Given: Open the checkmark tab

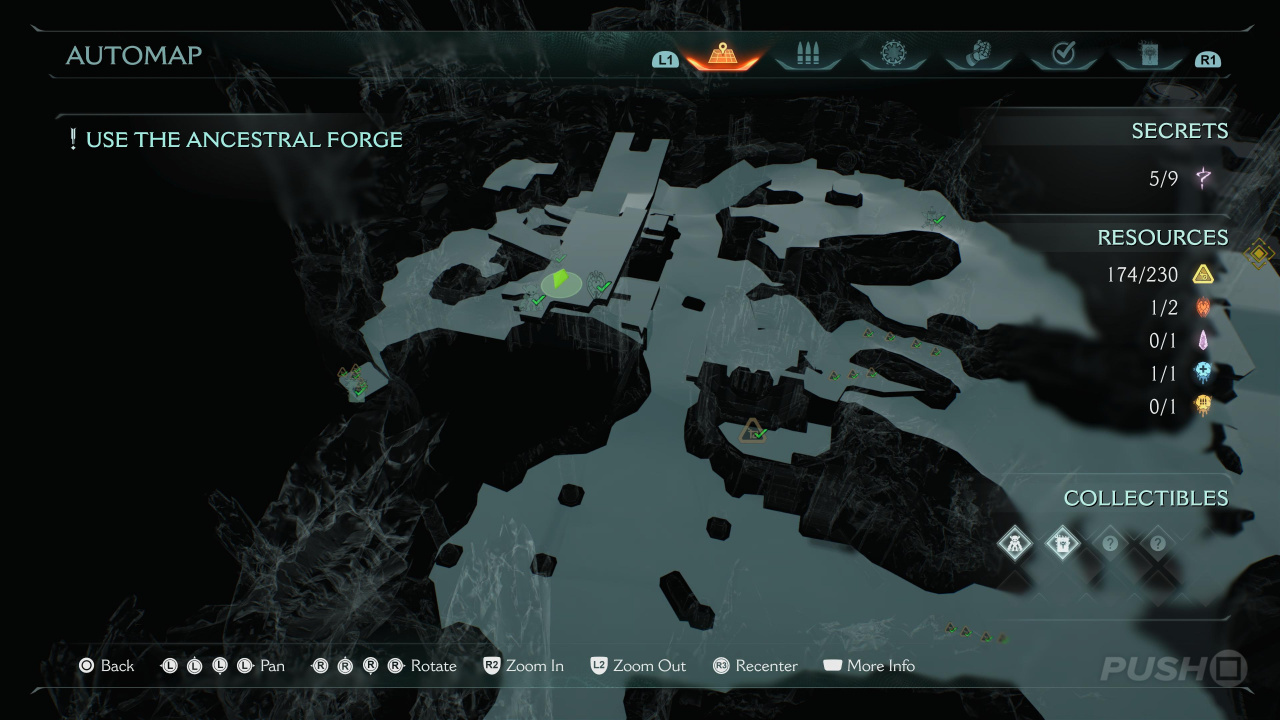Looking at the screenshot, I should (x=1063, y=55).
